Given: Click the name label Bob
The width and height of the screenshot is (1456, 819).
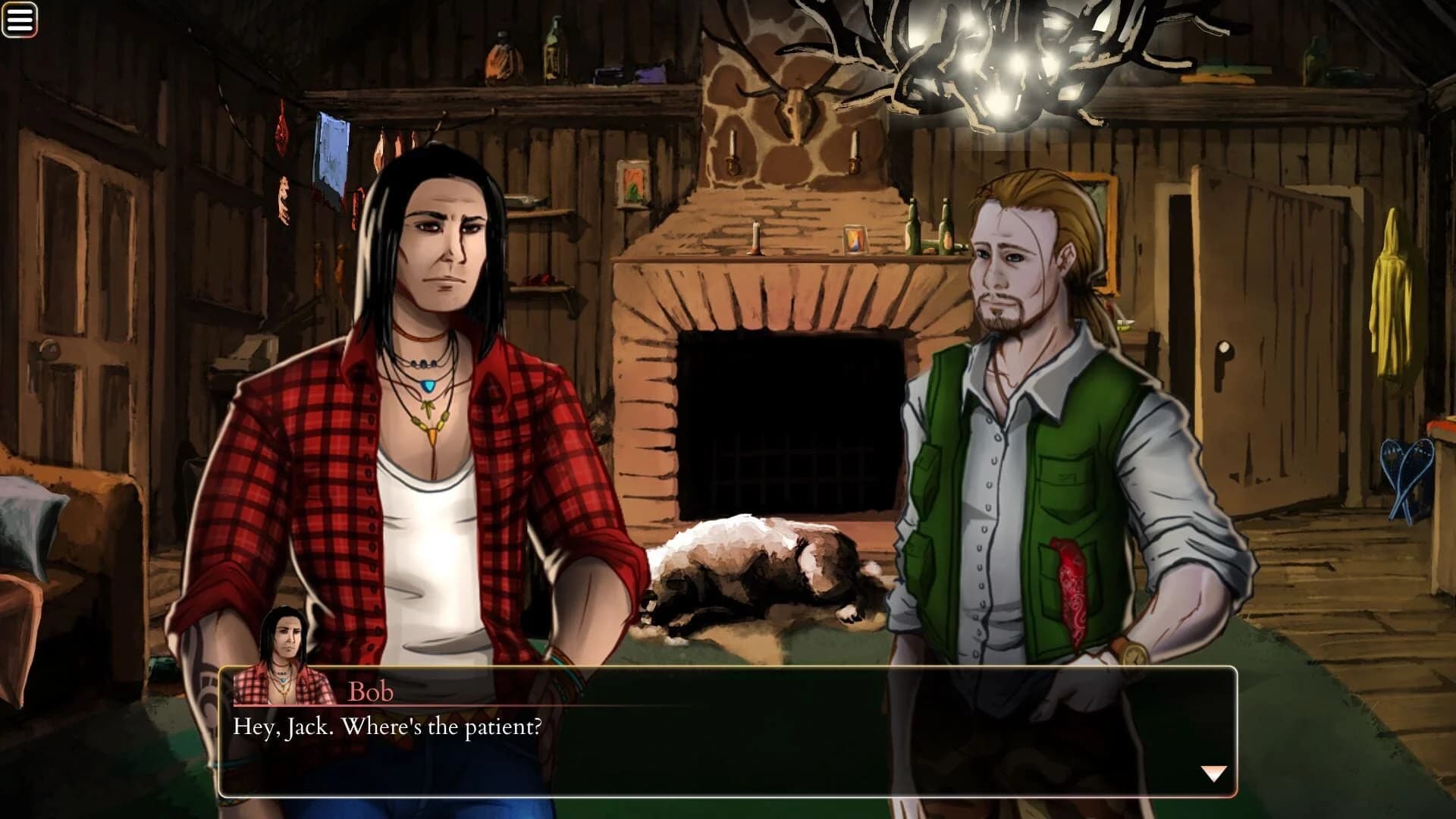Looking at the screenshot, I should click(369, 691).
